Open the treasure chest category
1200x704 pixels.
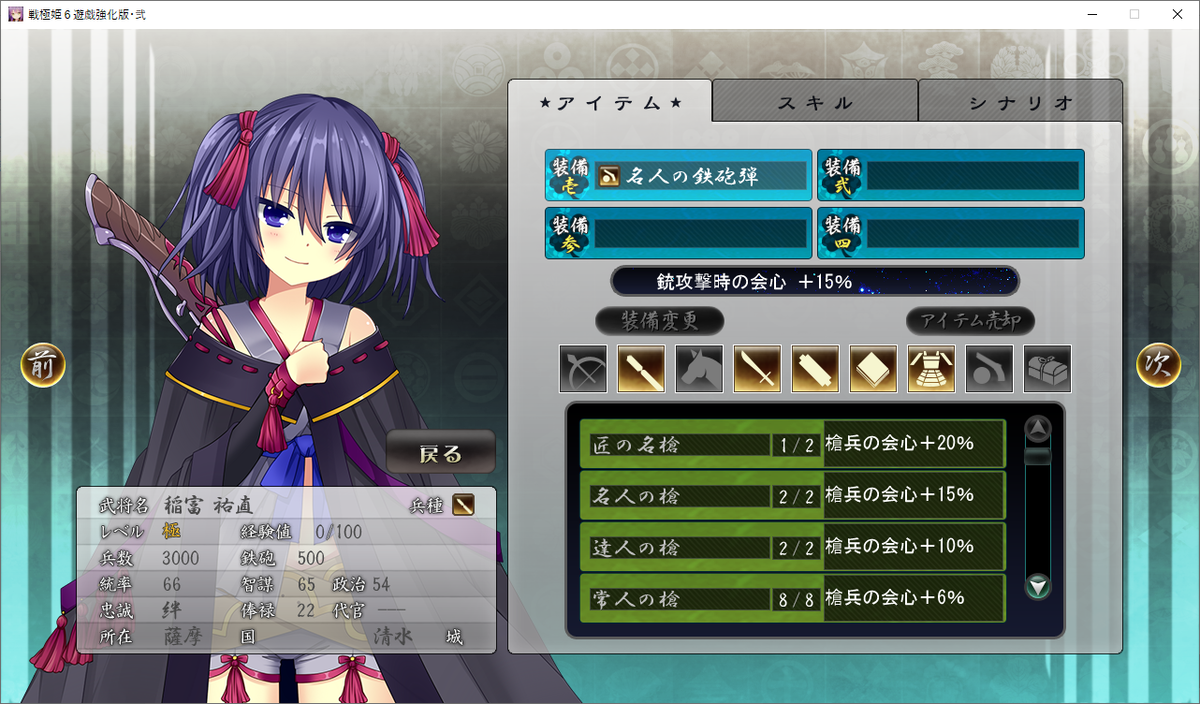point(1047,369)
